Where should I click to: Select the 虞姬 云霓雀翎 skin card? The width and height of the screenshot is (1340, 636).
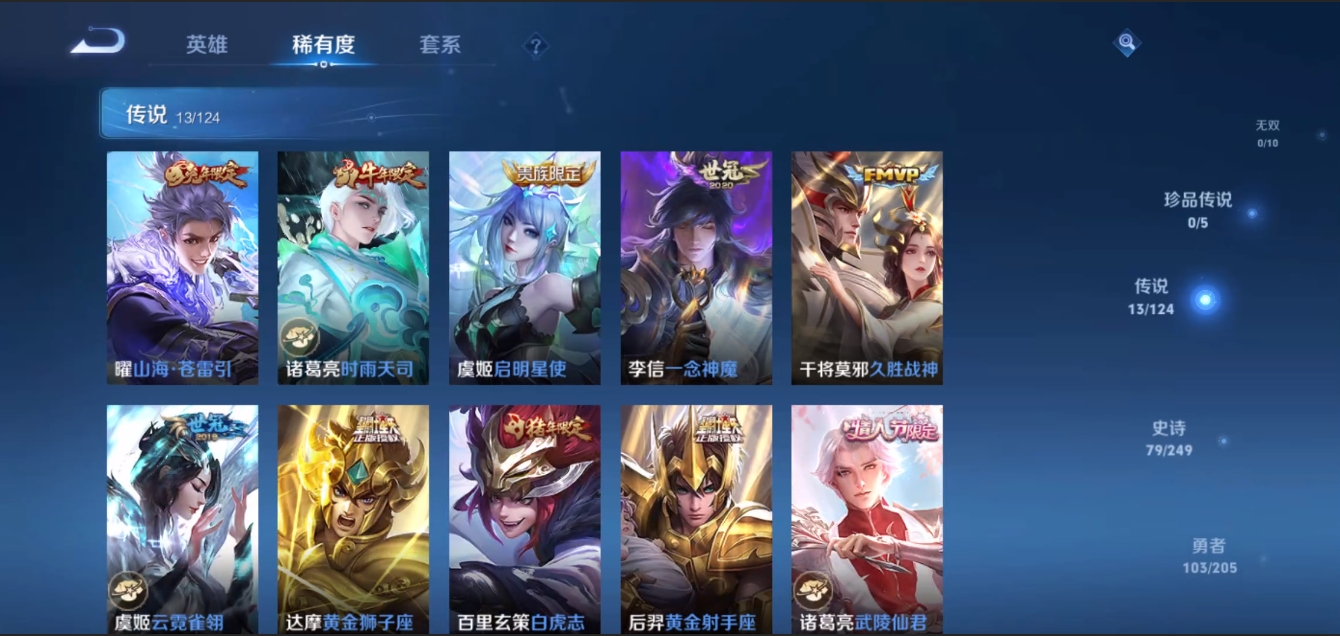(182, 519)
